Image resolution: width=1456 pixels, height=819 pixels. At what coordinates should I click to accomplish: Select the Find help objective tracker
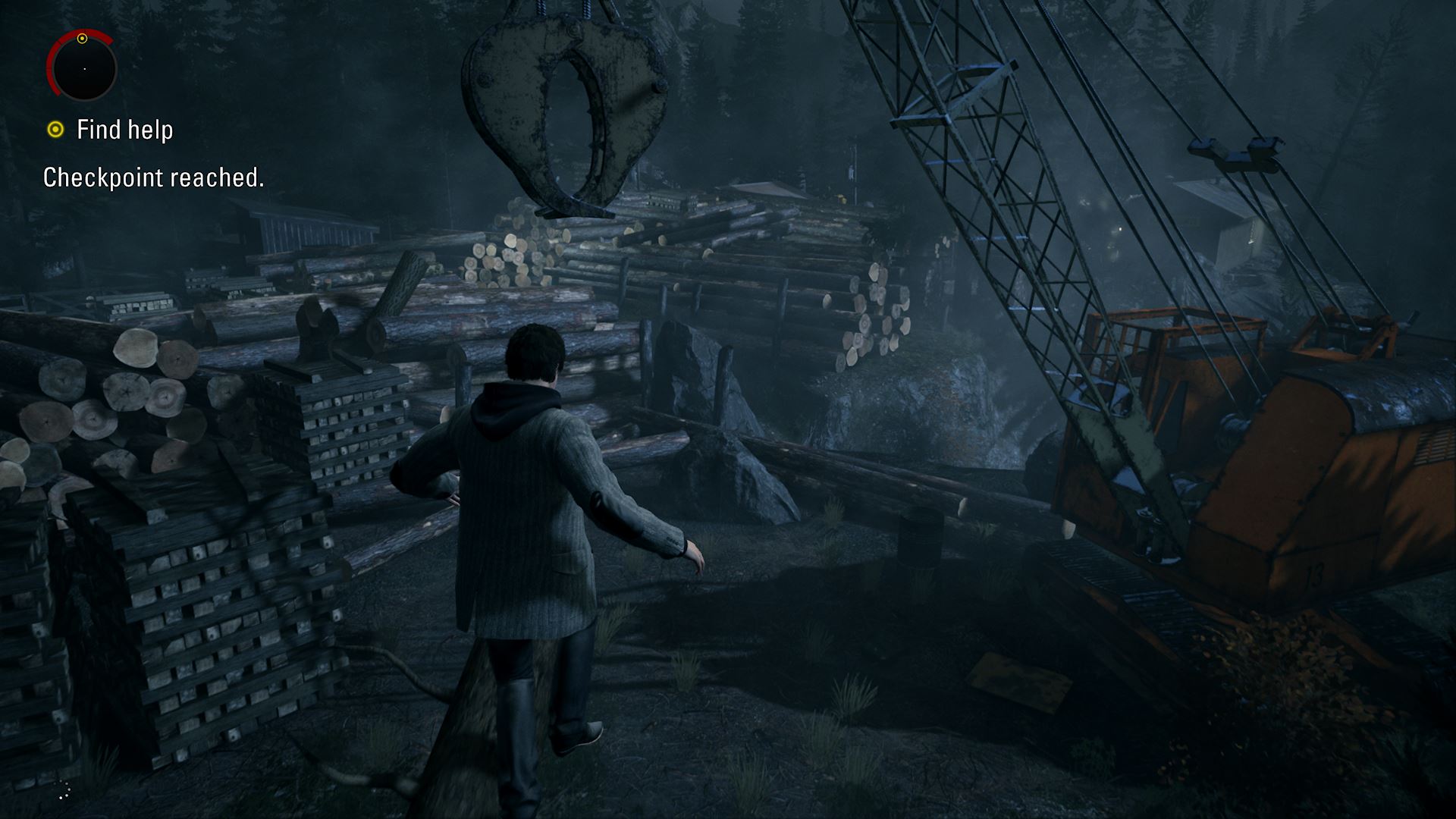(111, 130)
